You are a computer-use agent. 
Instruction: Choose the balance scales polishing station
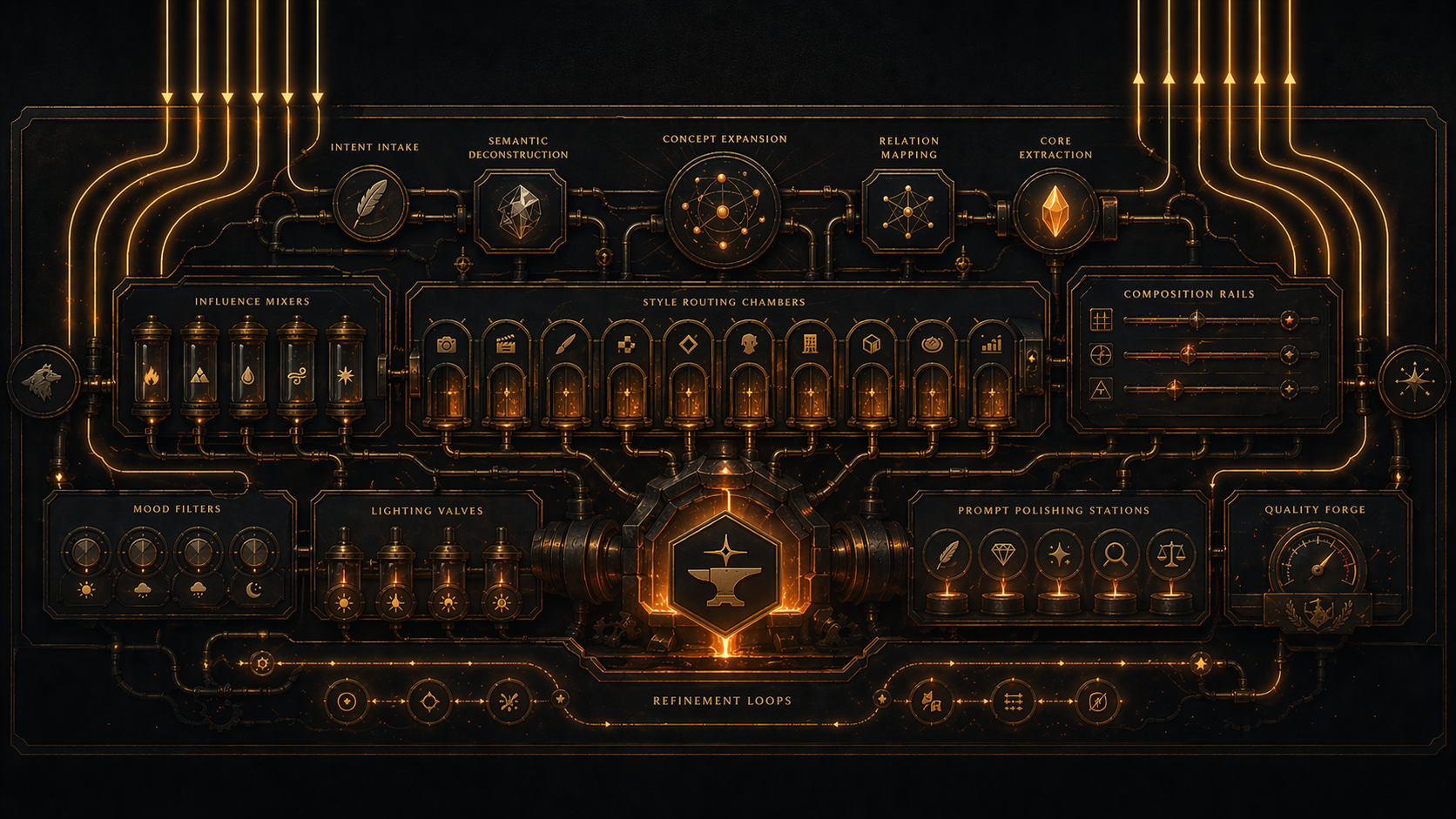(x=1171, y=554)
